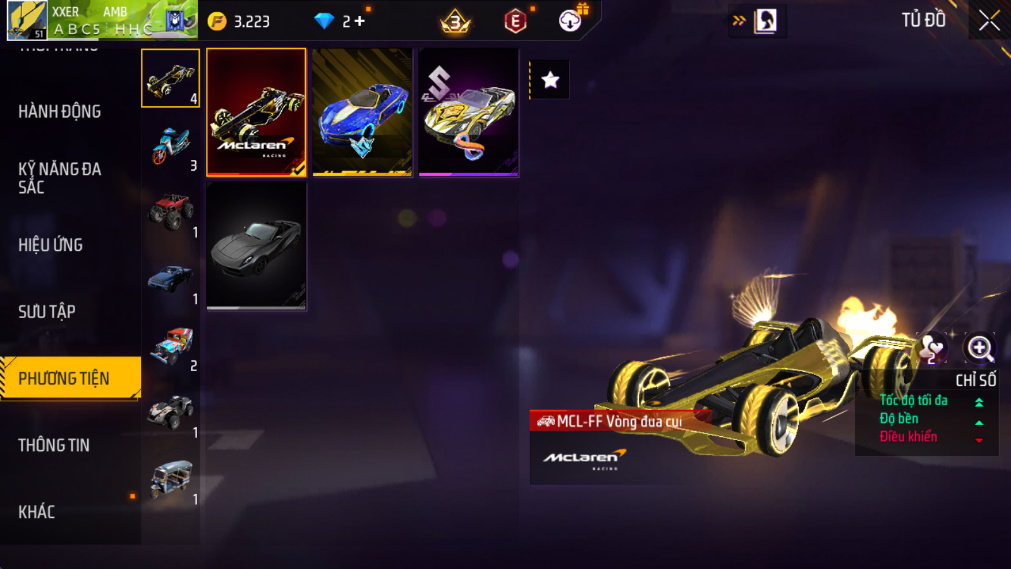The image size is (1011, 569).
Task: Select the blue pickup truck category
Action: click(x=170, y=279)
